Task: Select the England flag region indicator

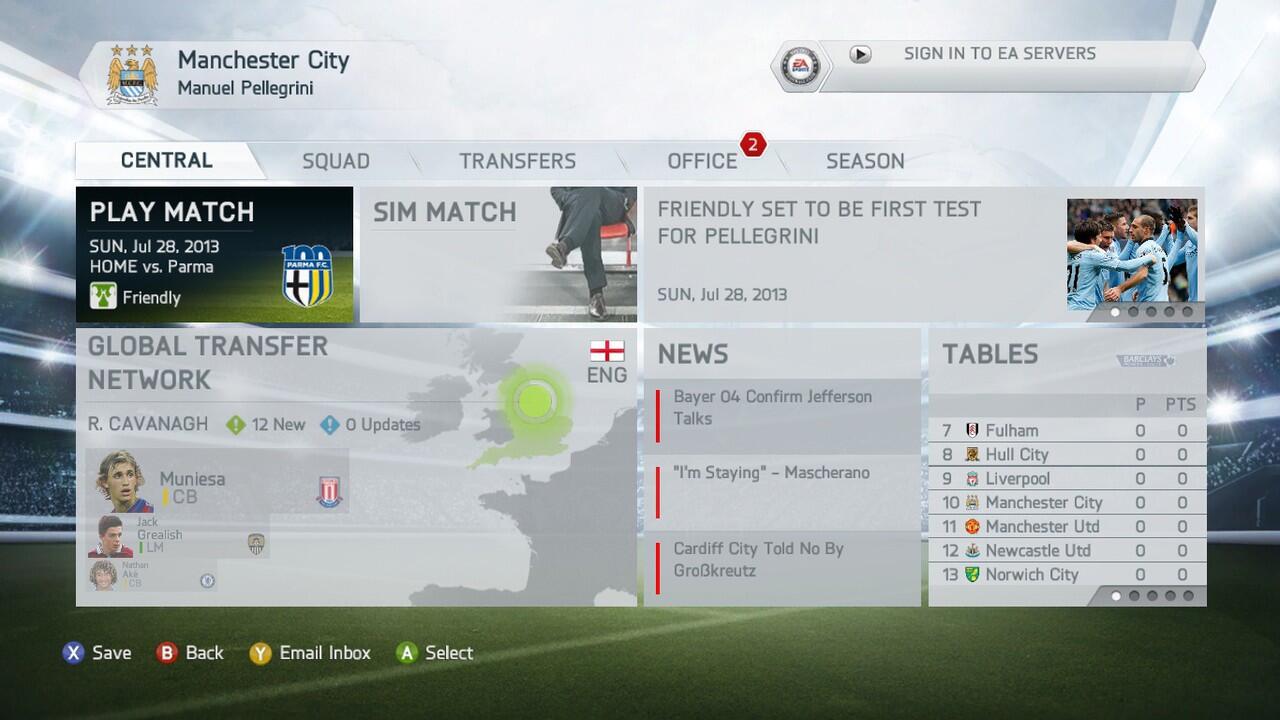Action: 607,352
